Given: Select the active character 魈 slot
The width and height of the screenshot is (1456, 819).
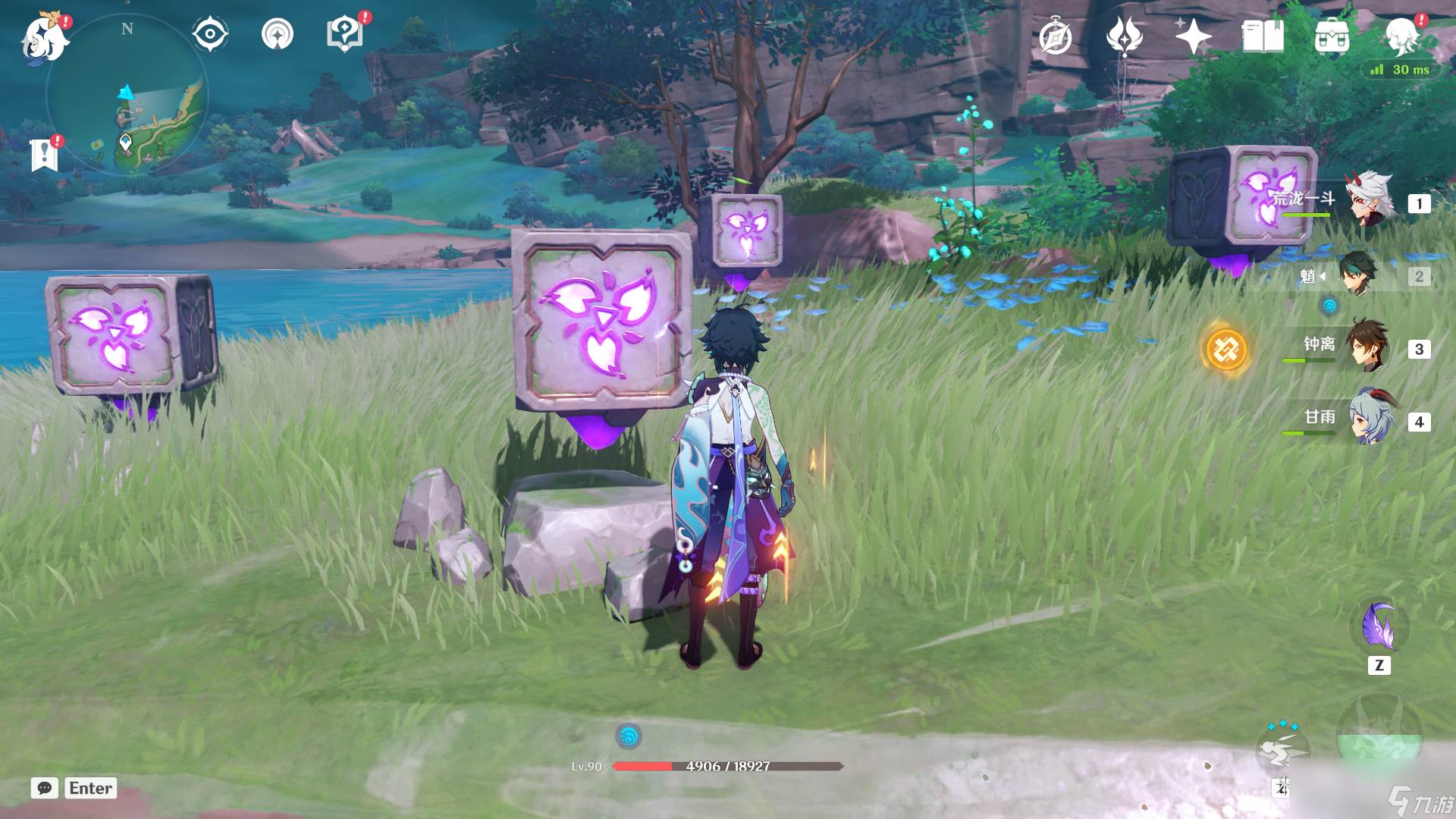Looking at the screenshot, I should pyautogui.click(x=1356, y=275).
